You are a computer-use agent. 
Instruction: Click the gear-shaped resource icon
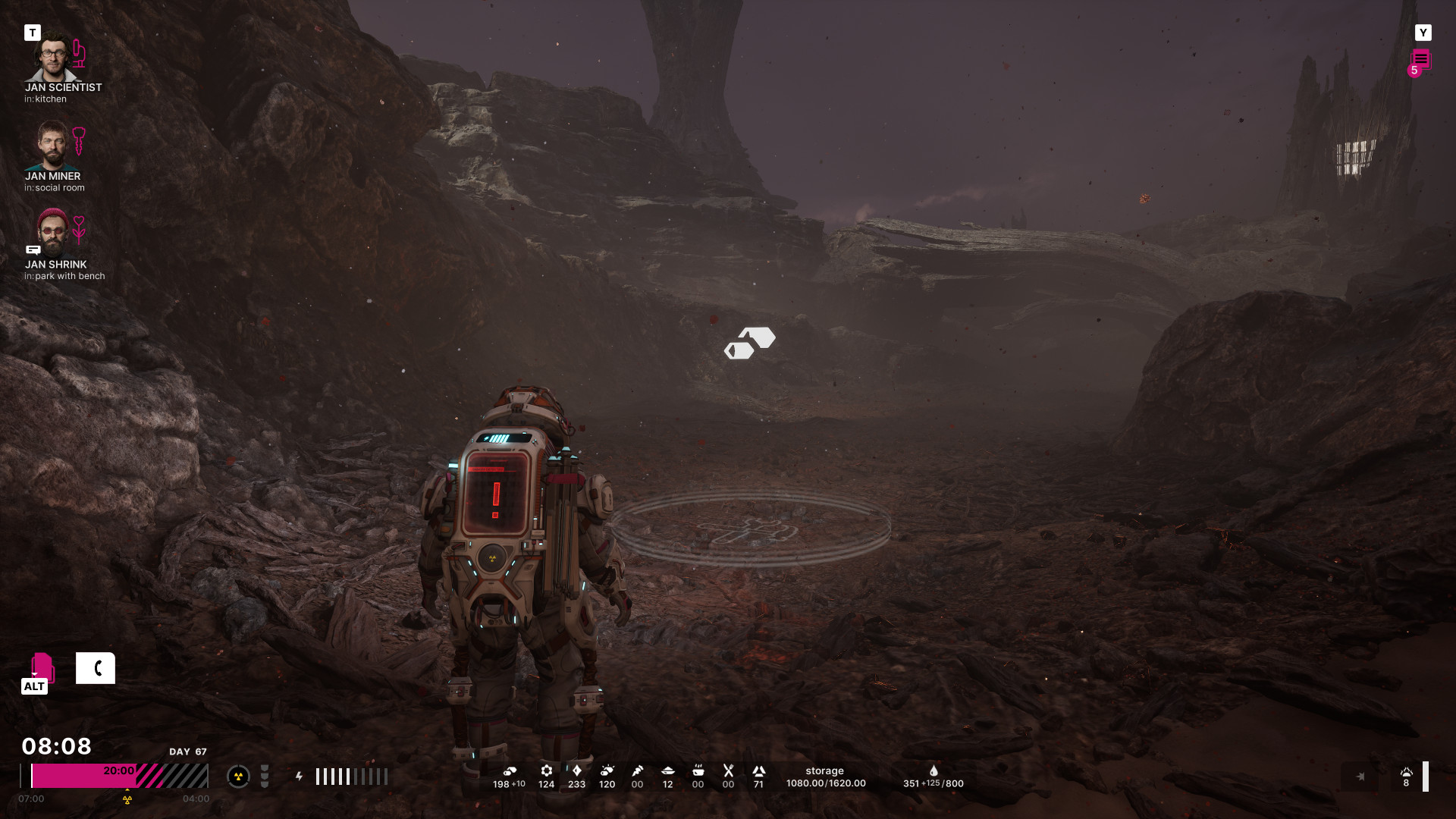546,770
